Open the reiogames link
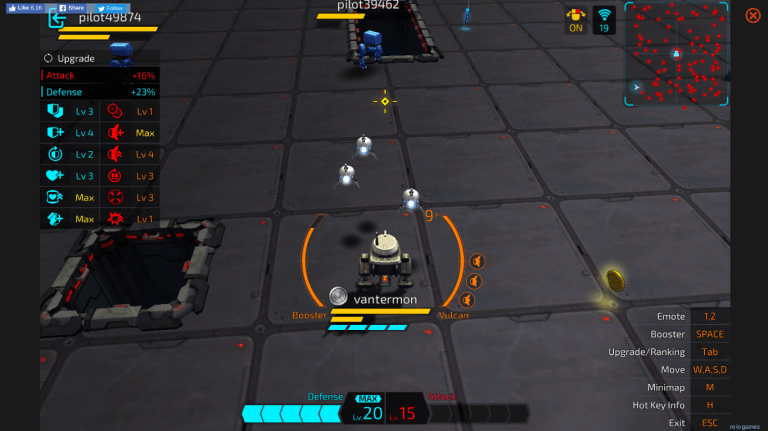Viewport: 768px width, 431px height. (x=743, y=424)
